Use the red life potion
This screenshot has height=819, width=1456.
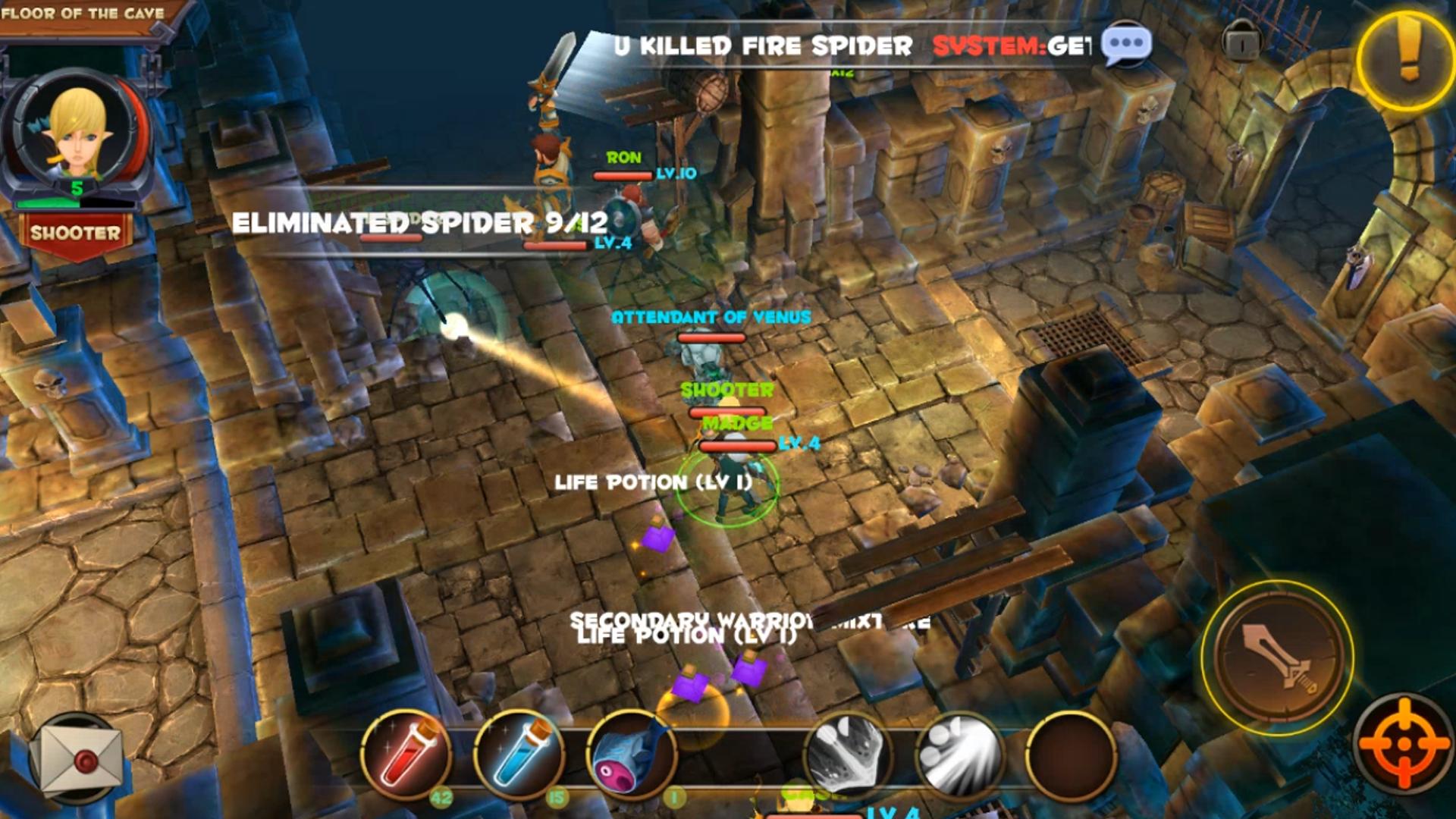click(x=407, y=755)
